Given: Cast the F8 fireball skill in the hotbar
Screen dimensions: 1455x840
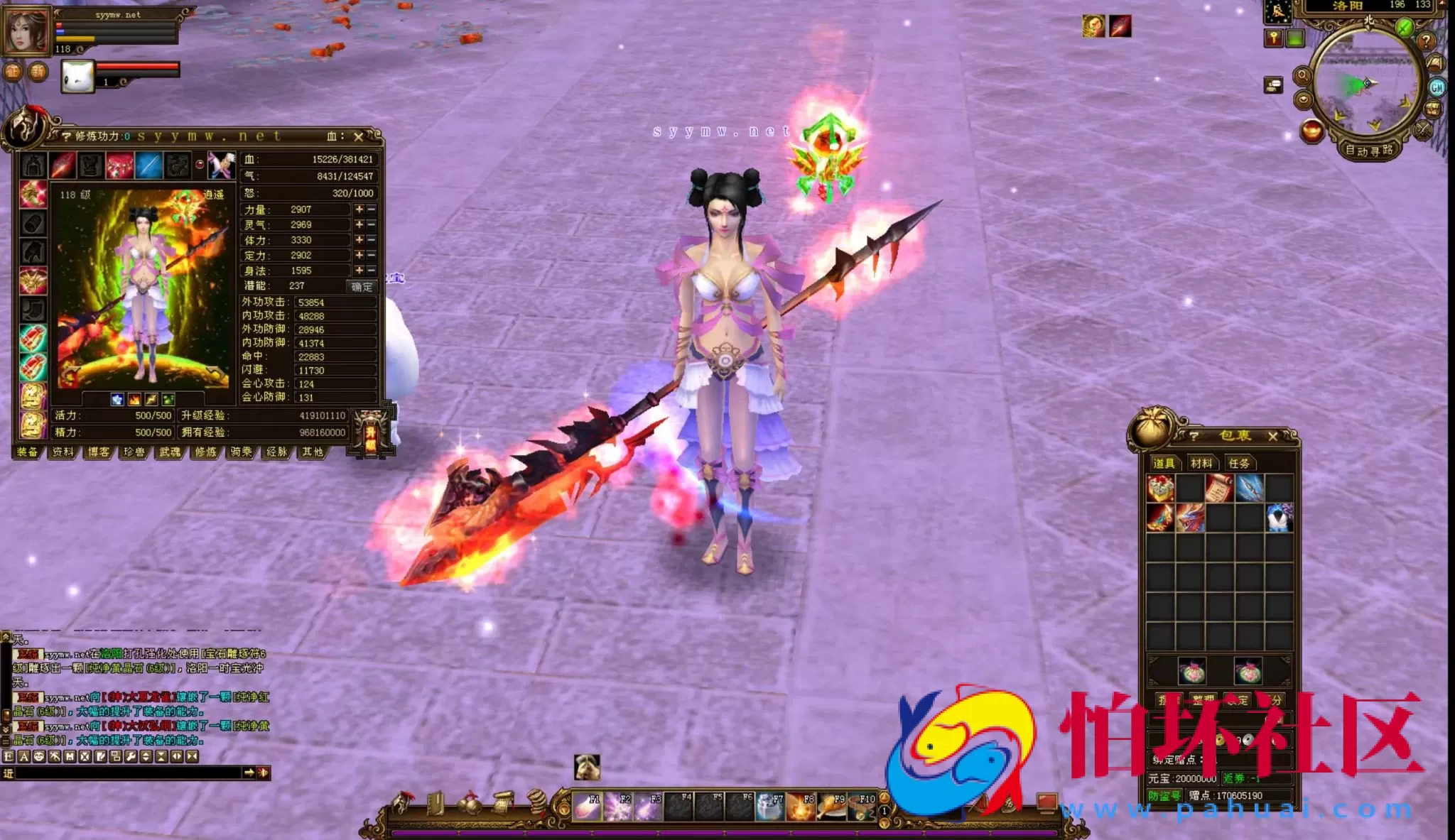Looking at the screenshot, I should pyautogui.click(x=801, y=807).
